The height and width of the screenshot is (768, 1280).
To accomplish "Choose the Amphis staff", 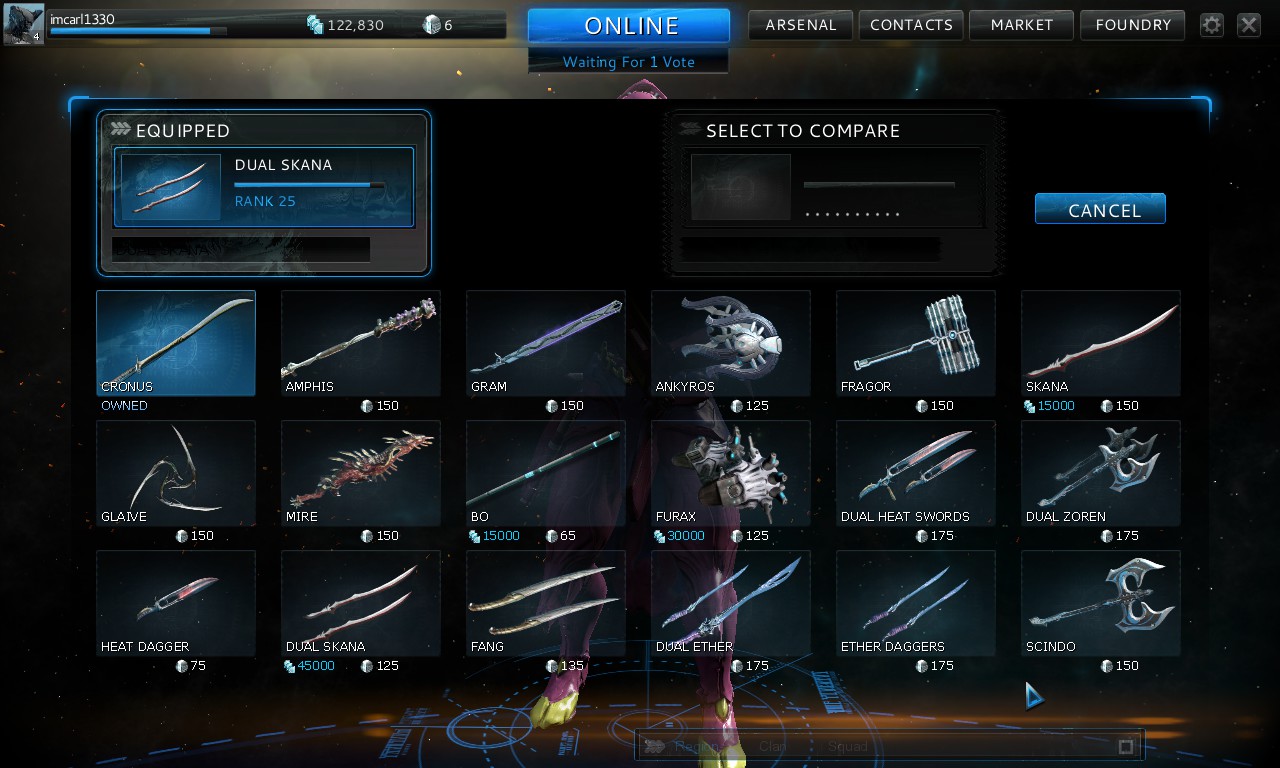I will coord(361,343).
